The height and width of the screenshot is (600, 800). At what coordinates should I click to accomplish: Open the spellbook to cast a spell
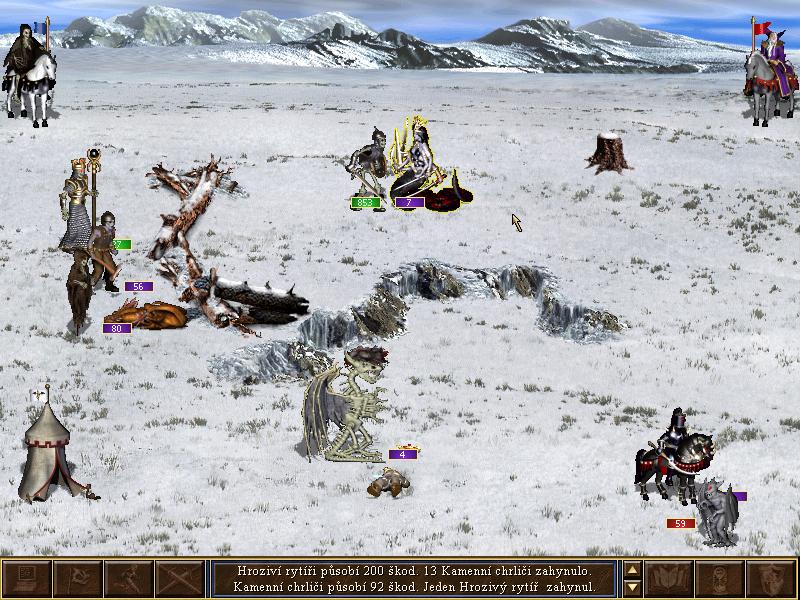[x=670, y=579]
